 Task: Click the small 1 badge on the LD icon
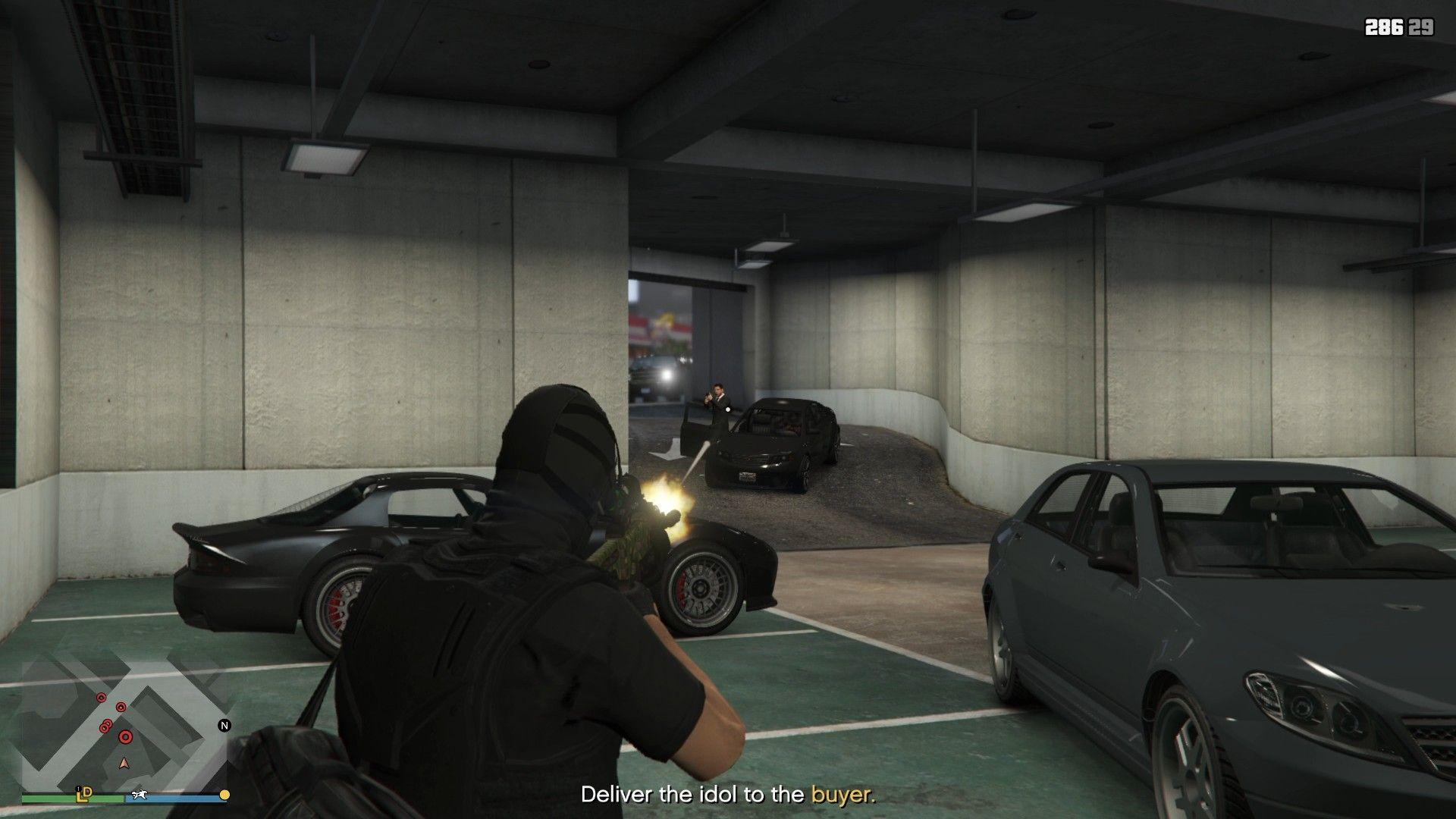(78, 789)
